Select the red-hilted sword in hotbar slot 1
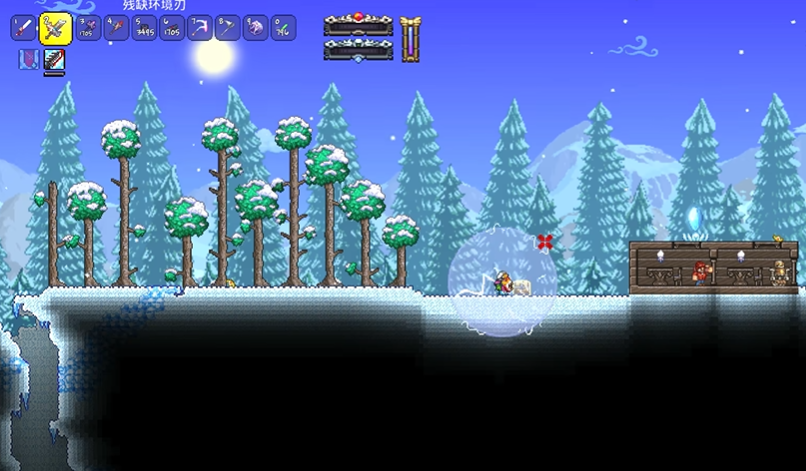806x471 pixels. click(23, 28)
